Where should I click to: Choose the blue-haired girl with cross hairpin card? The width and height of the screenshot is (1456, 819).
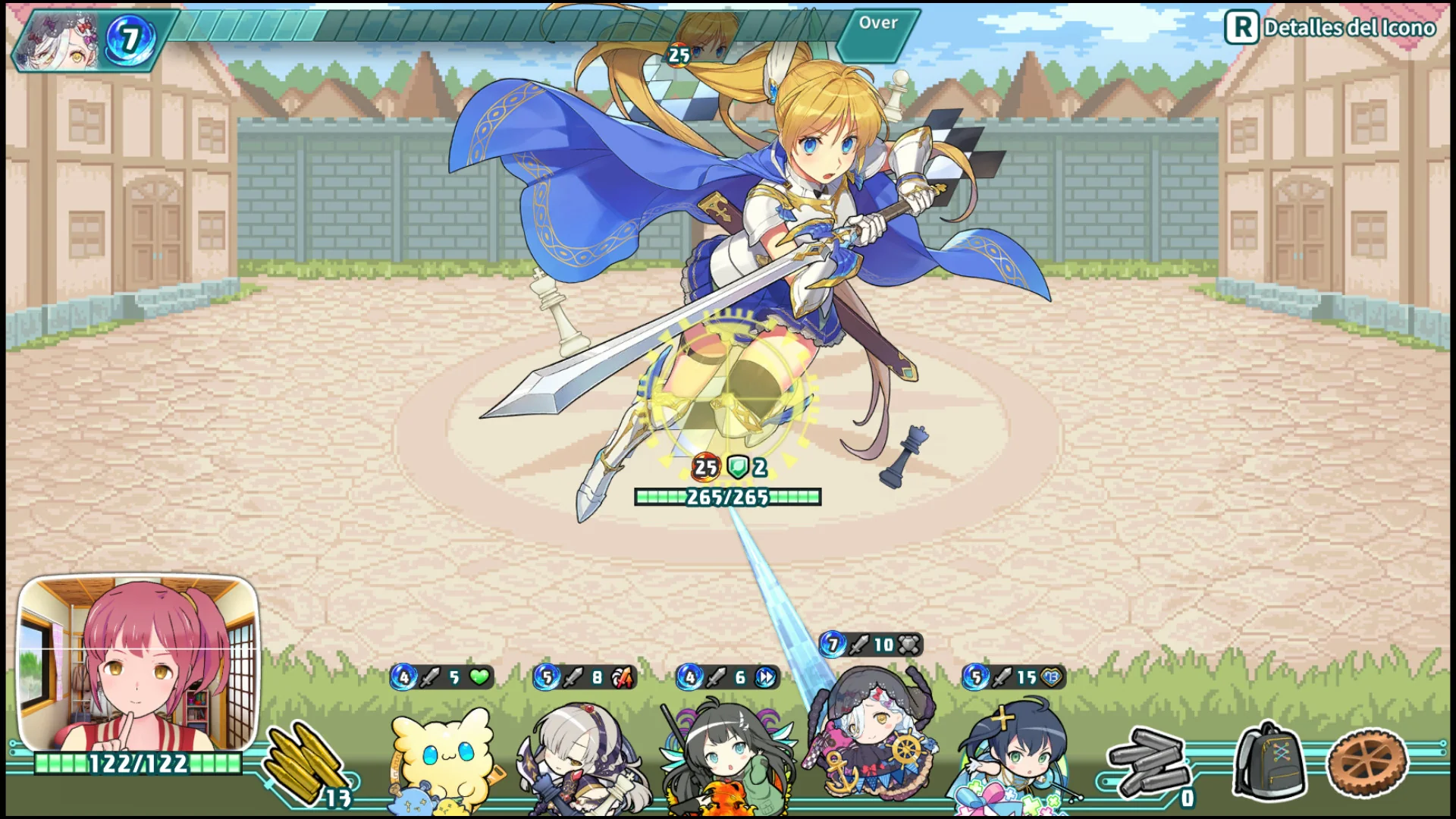pyautogui.click(x=1012, y=758)
